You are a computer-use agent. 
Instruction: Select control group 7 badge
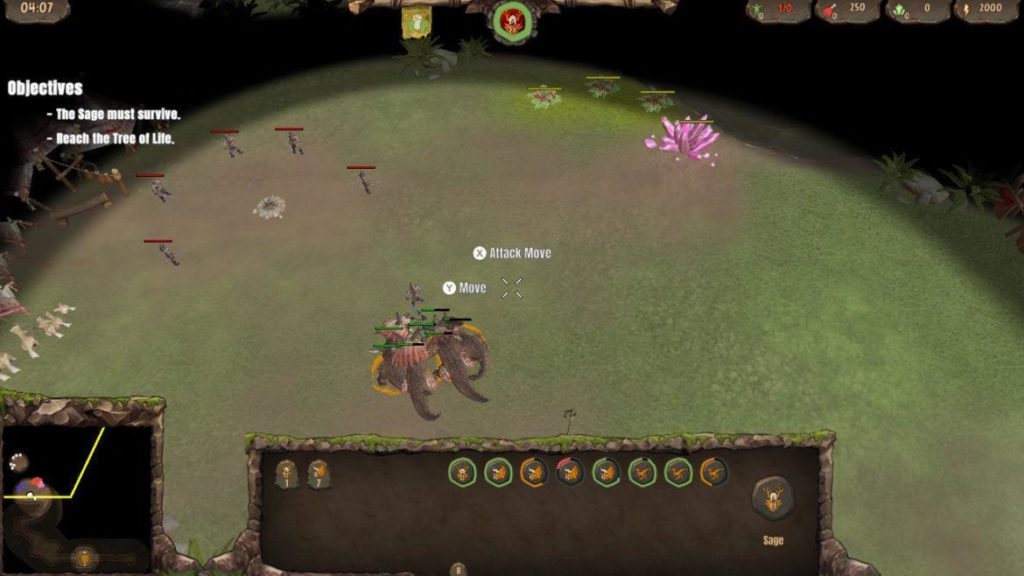[x=318, y=474]
